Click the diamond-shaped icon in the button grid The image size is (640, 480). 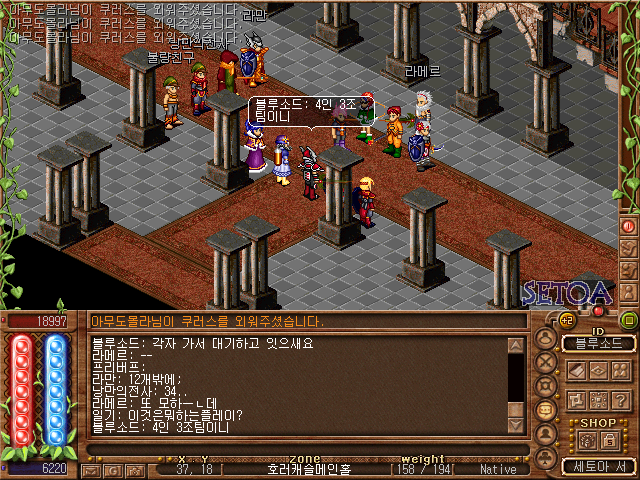599,371
